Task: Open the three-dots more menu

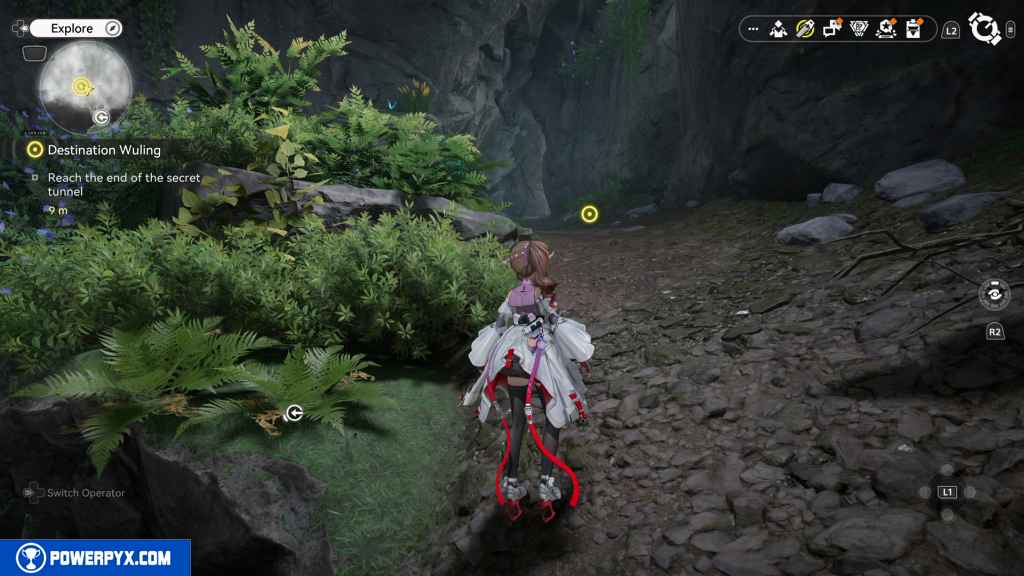Action: pyautogui.click(x=753, y=29)
